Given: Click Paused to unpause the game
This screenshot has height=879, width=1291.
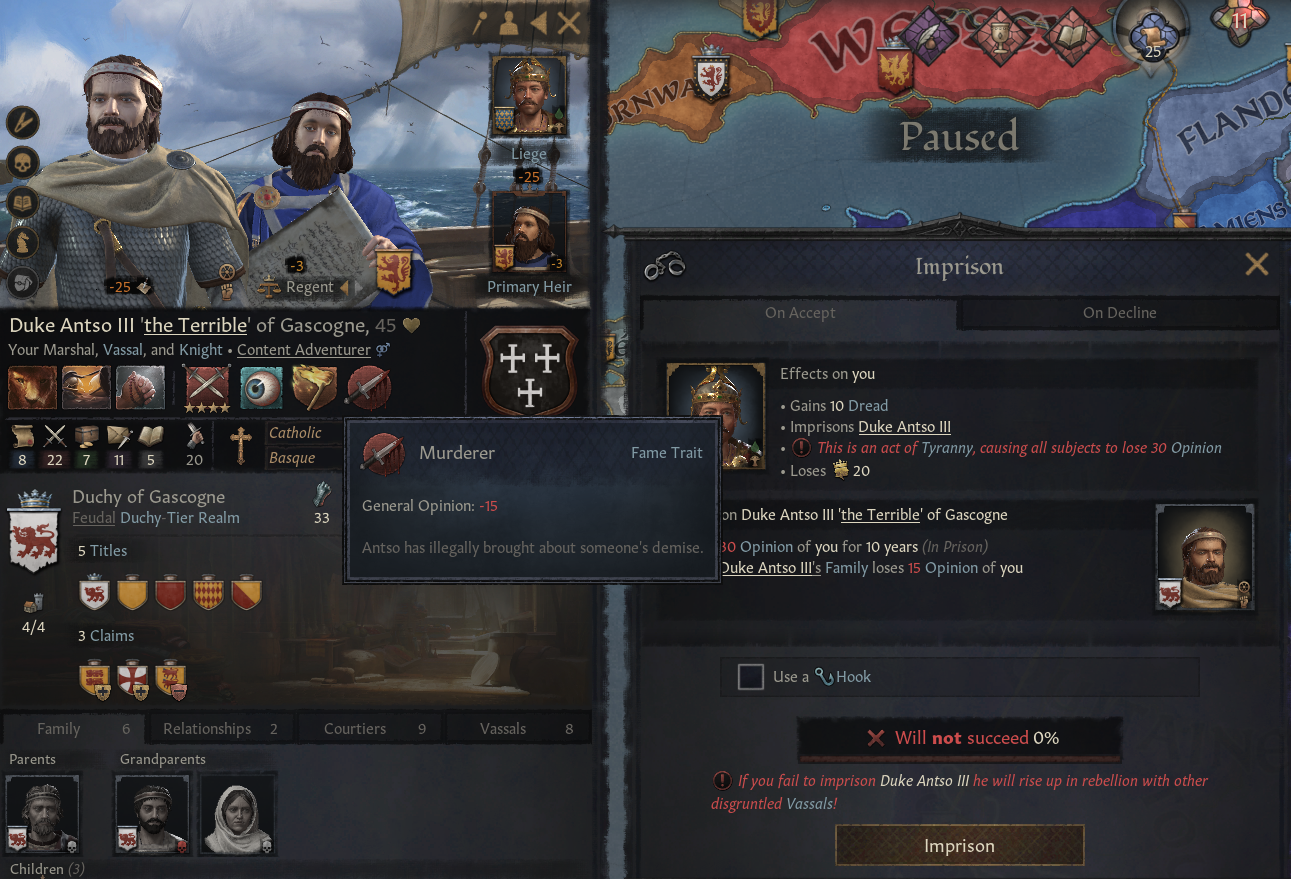Looking at the screenshot, I should coord(958,137).
